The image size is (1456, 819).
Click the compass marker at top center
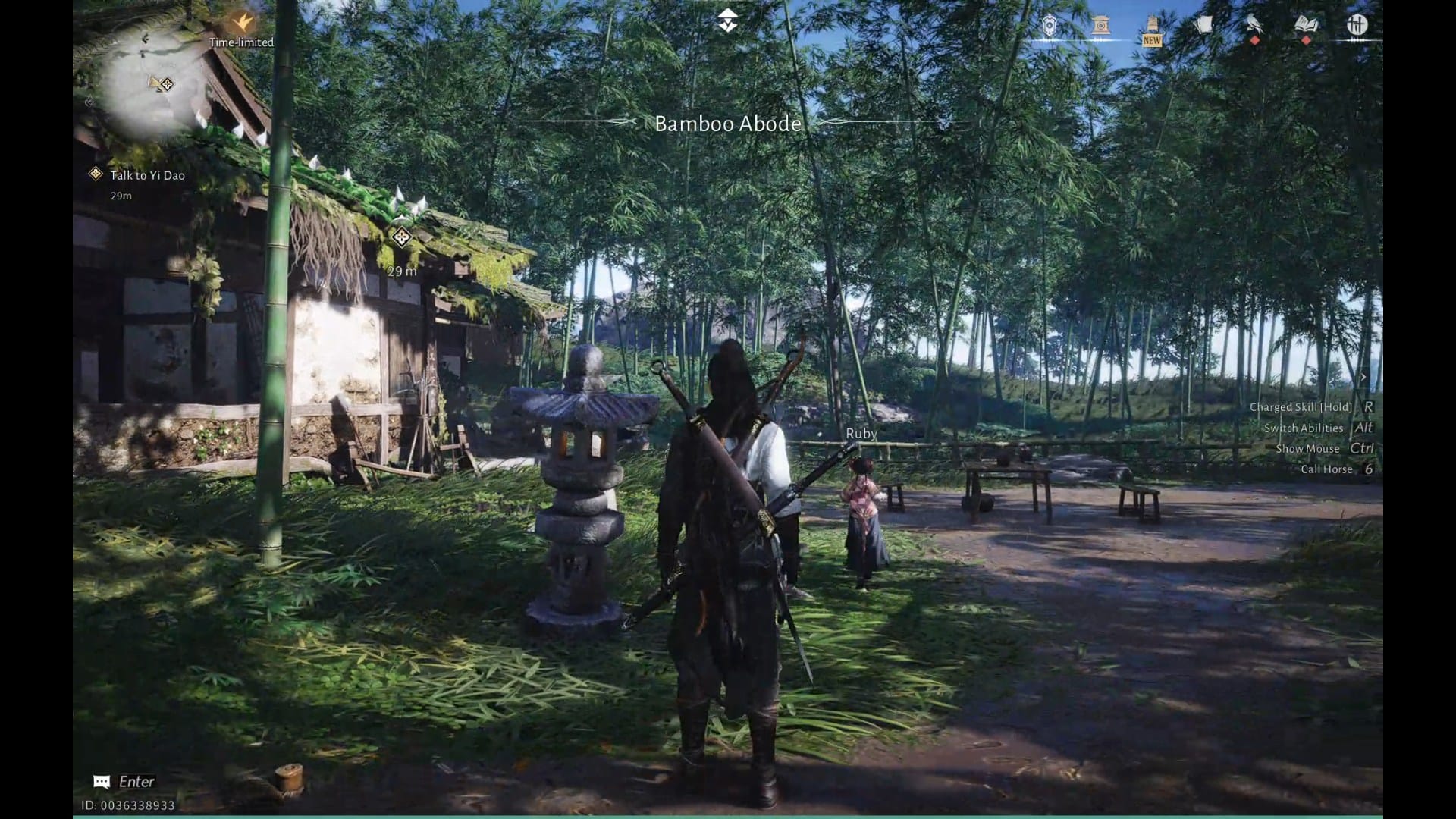tap(728, 20)
